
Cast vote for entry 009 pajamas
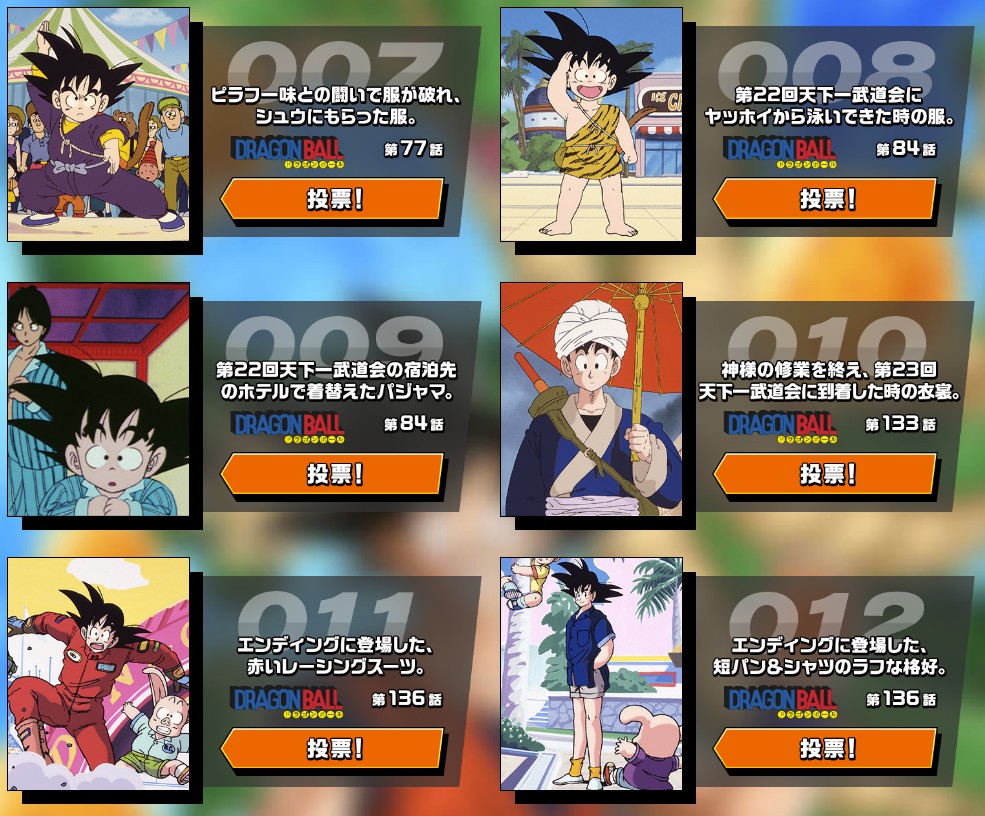click(x=332, y=474)
